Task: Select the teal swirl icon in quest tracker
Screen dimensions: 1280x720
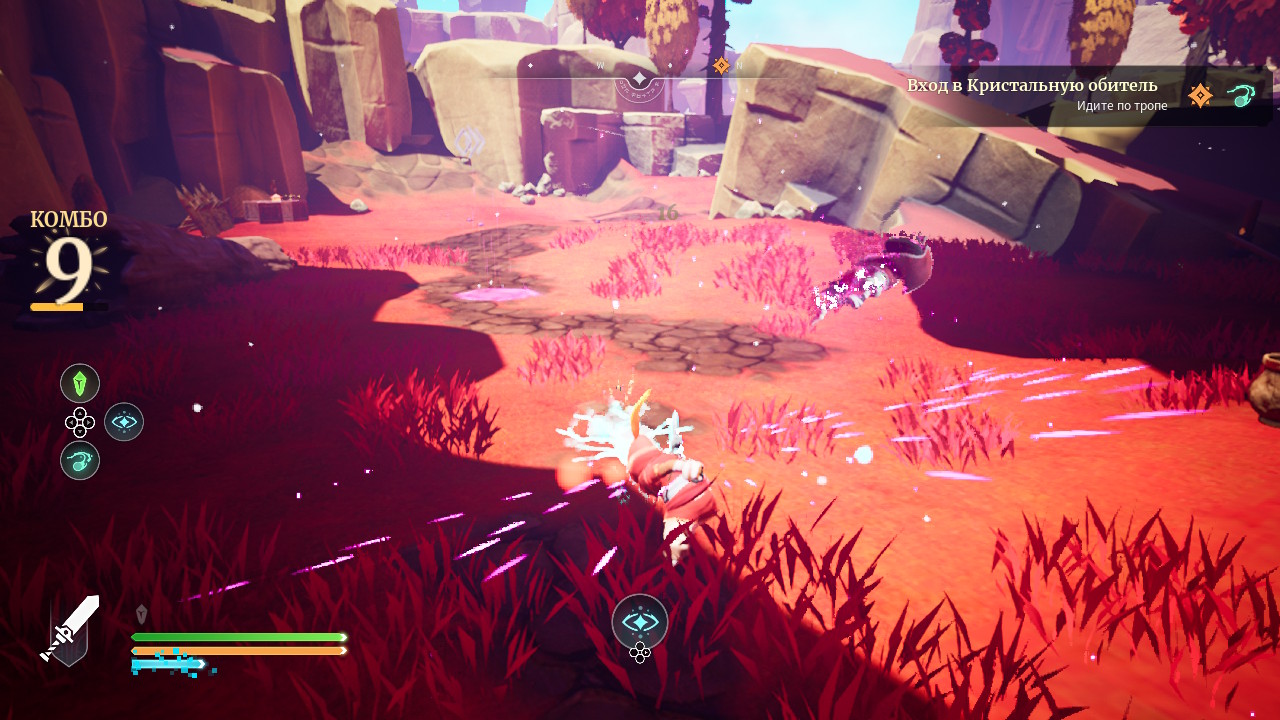Action: coord(1241,96)
